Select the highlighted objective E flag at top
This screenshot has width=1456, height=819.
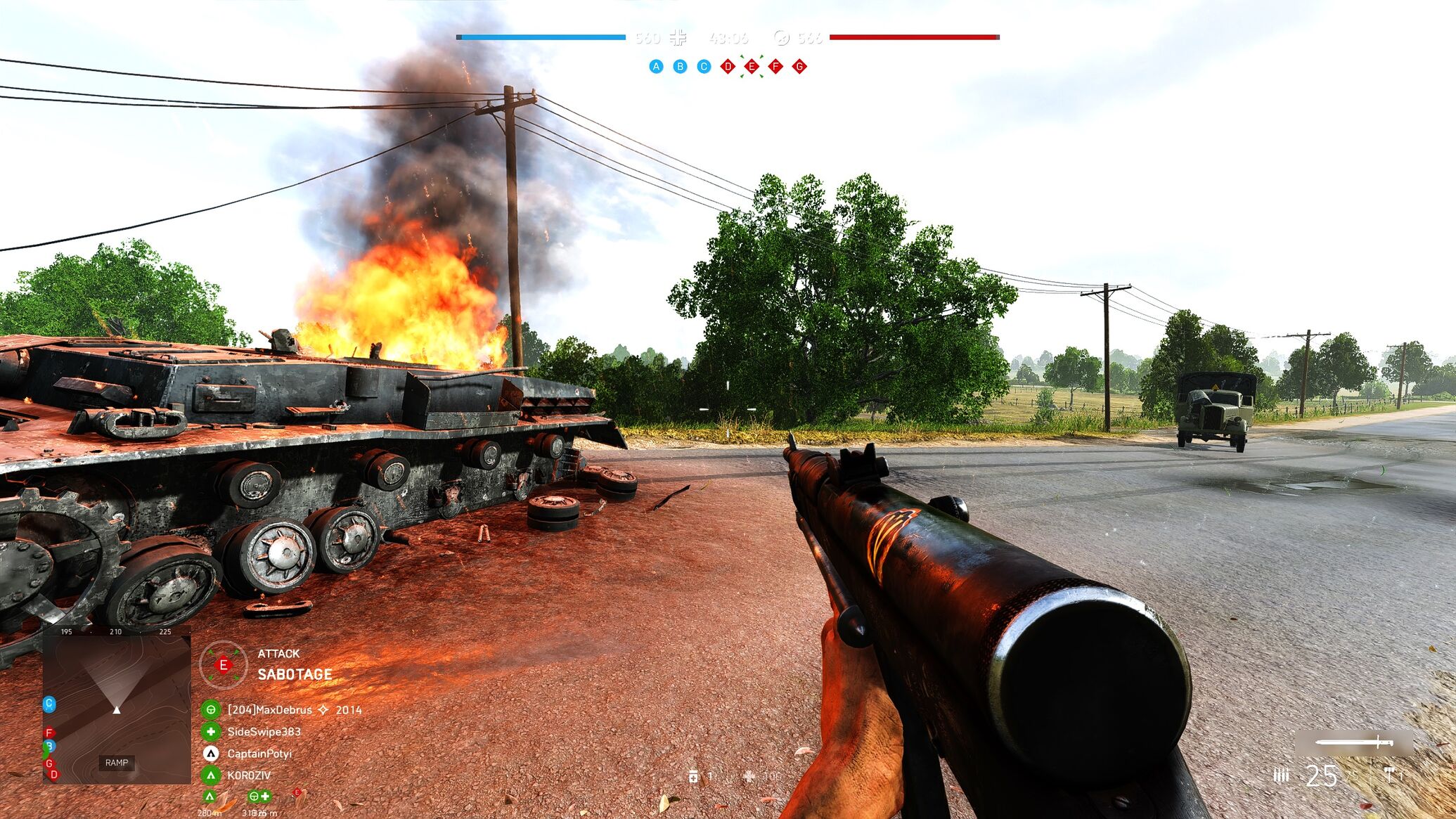(752, 67)
